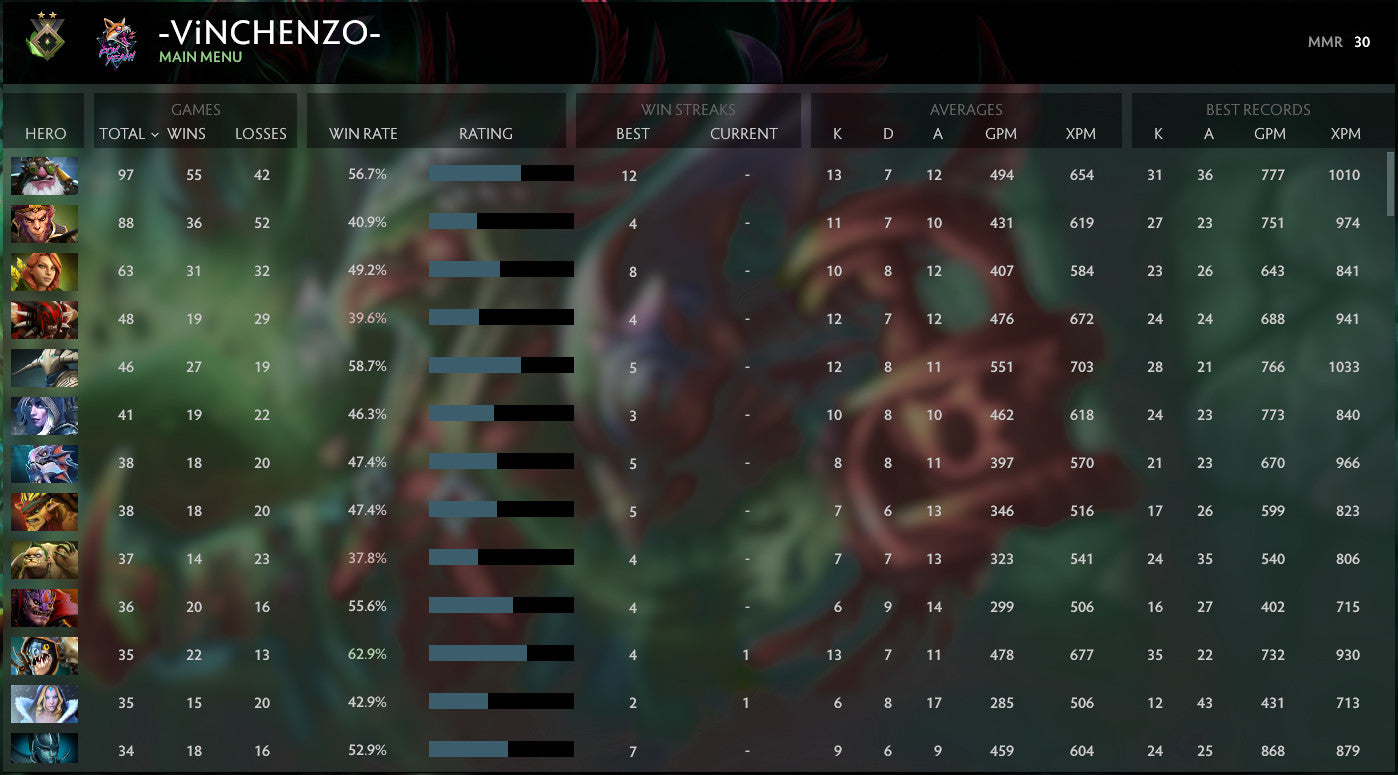The image size is (1398, 775).
Task: Click the scrollbar on the right edge
Action: 1391,180
